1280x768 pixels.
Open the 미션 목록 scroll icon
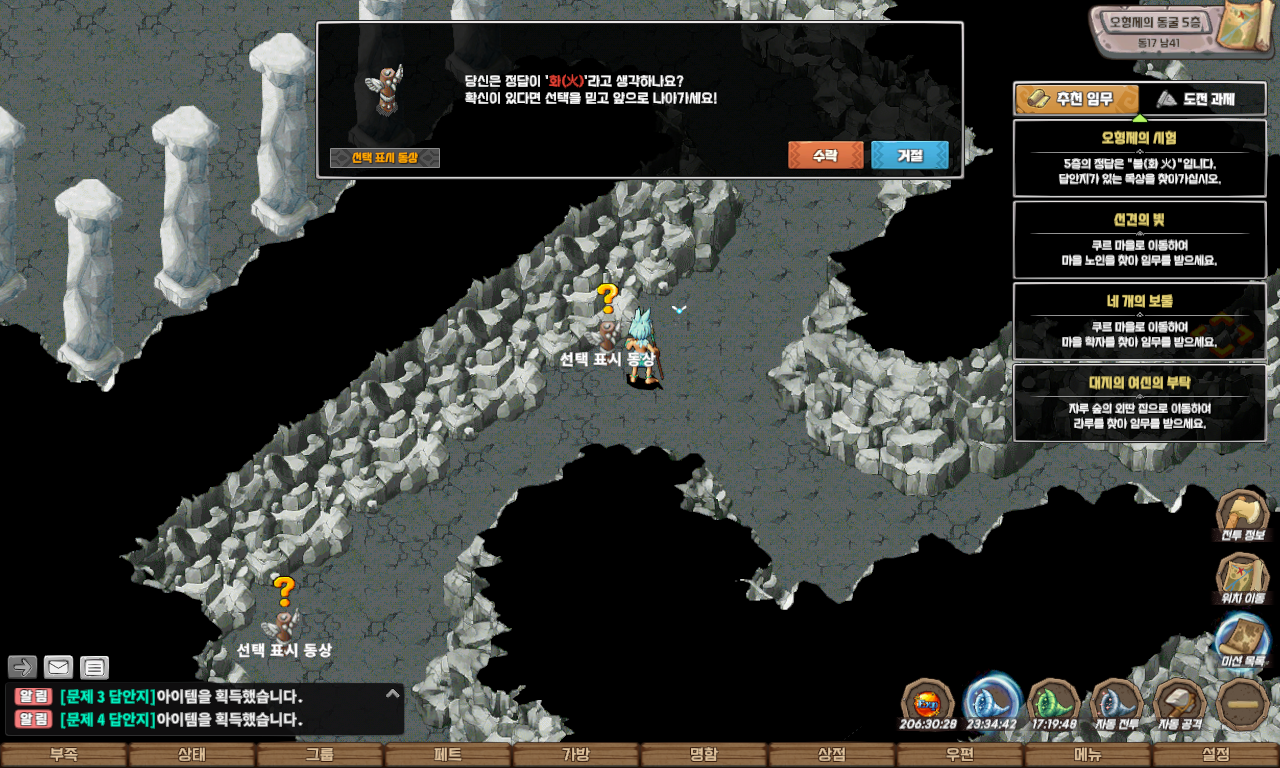1242,642
